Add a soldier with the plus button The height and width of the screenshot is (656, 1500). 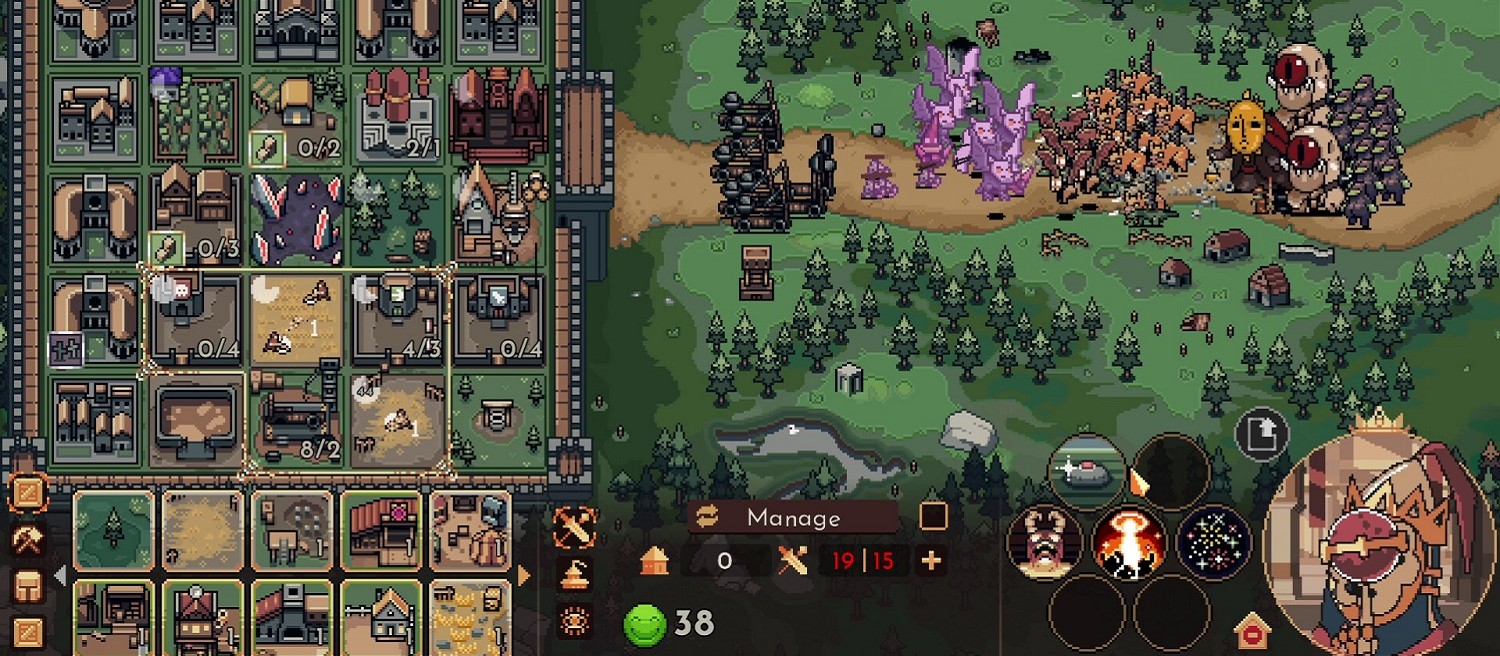[931, 561]
